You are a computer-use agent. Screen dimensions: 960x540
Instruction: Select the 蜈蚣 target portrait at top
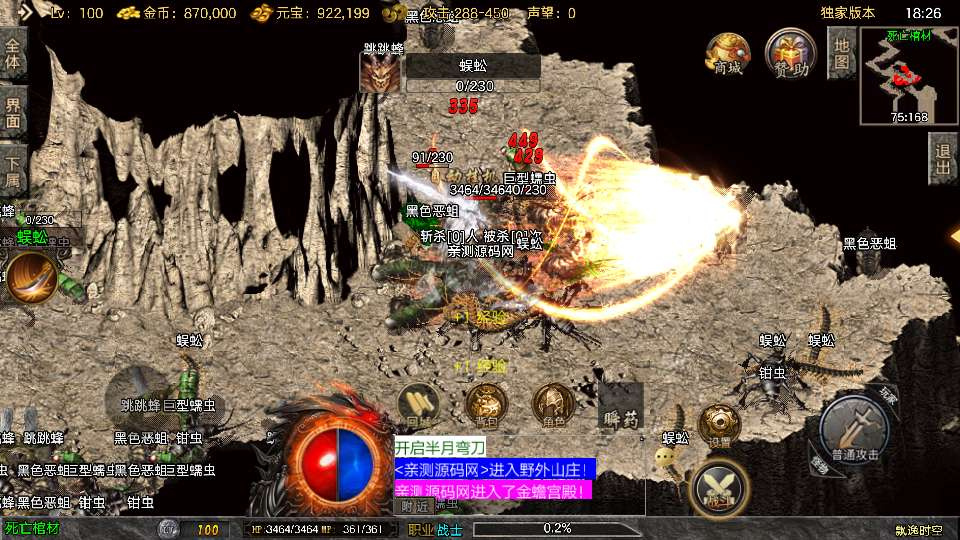tap(380, 73)
